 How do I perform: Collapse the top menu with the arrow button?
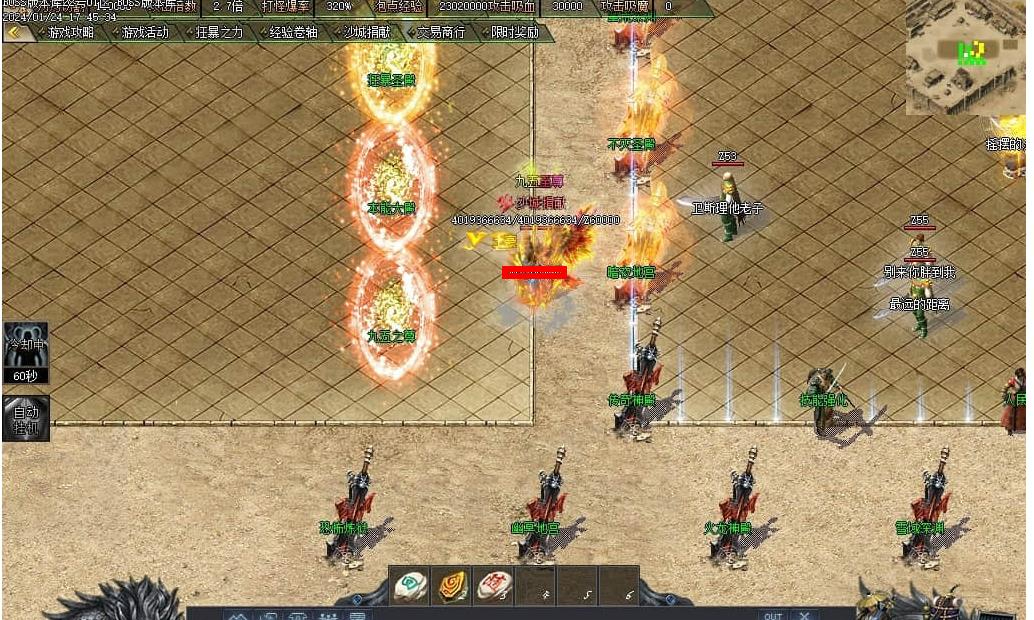coord(15,32)
